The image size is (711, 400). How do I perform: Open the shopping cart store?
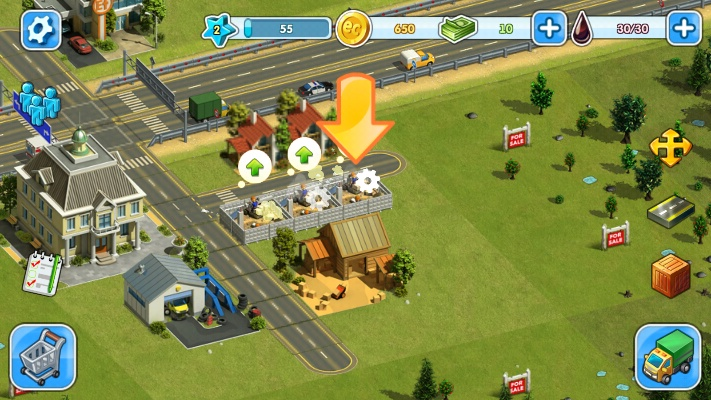tap(43, 356)
